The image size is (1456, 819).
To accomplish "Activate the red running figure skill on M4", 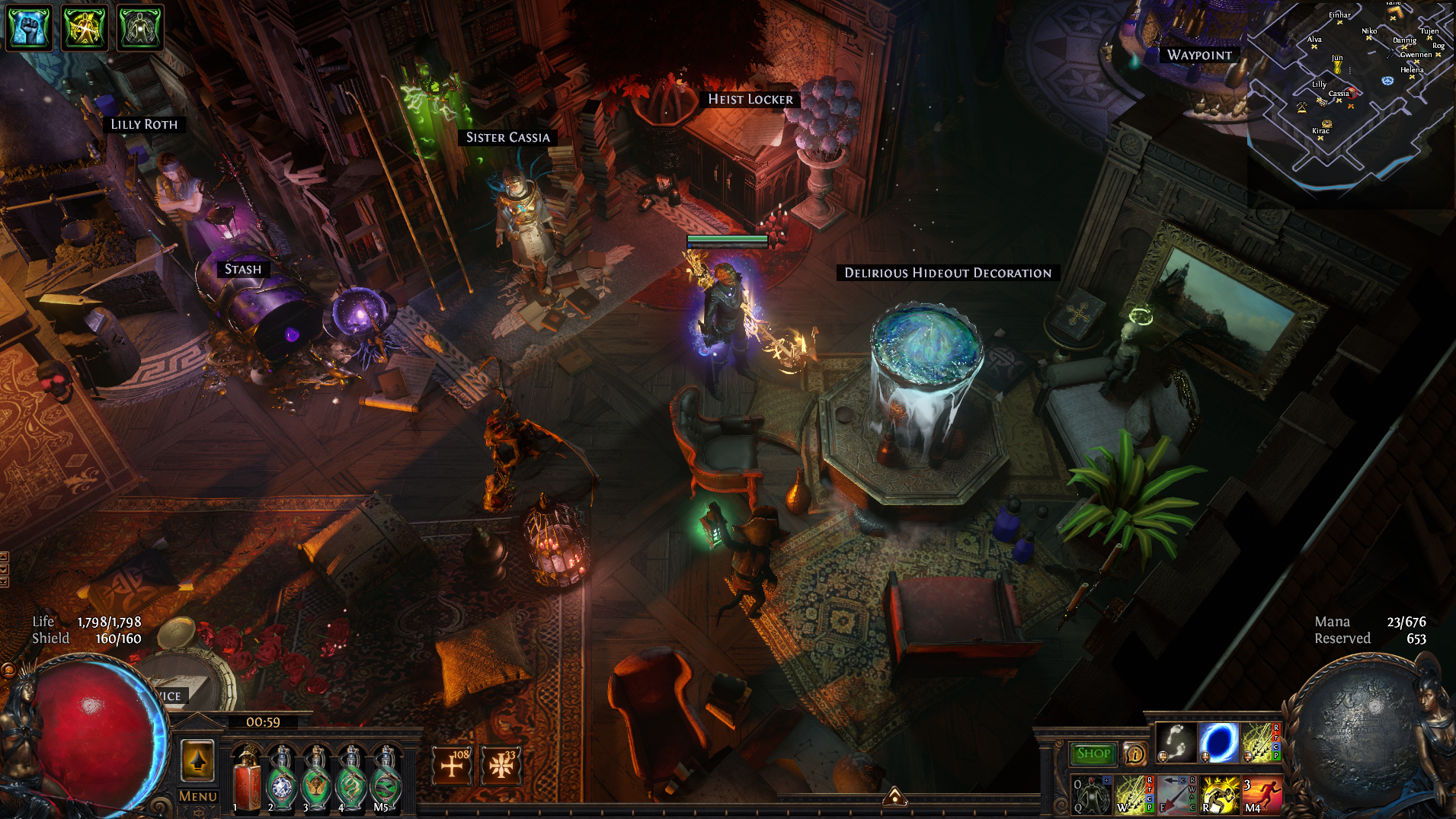I will (x=1262, y=795).
